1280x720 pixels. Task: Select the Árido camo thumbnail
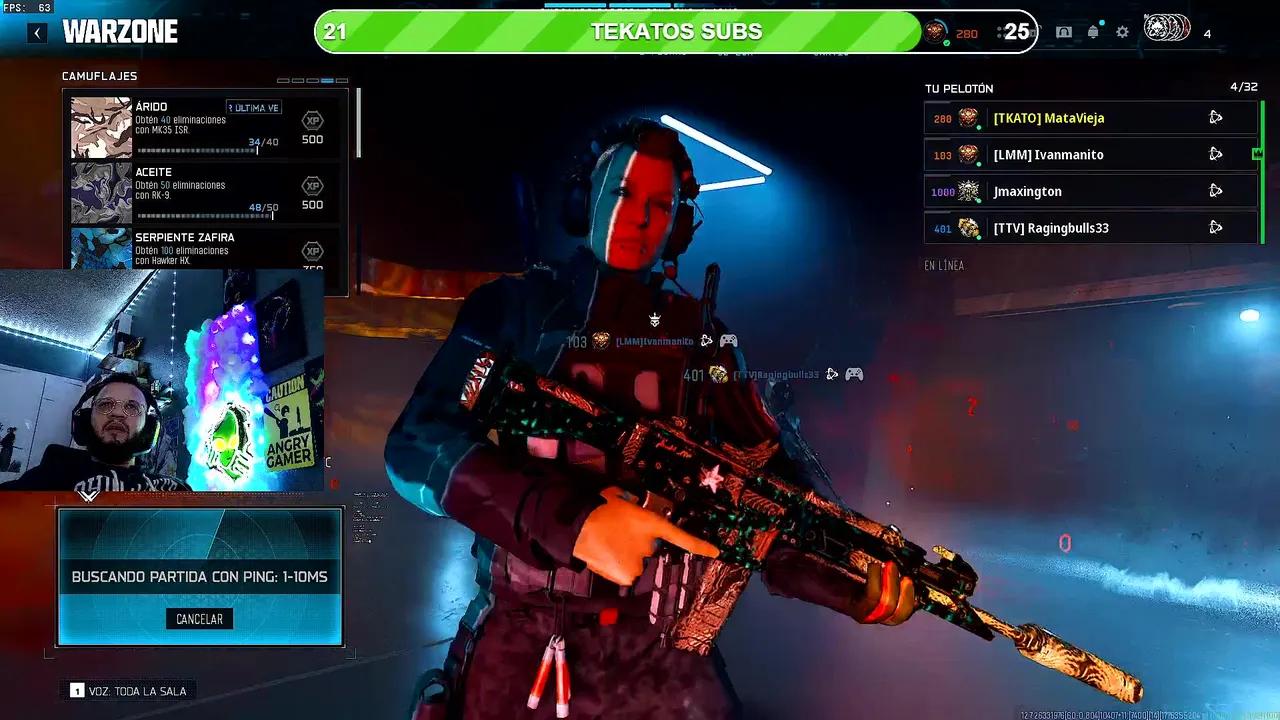(x=98, y=127)
